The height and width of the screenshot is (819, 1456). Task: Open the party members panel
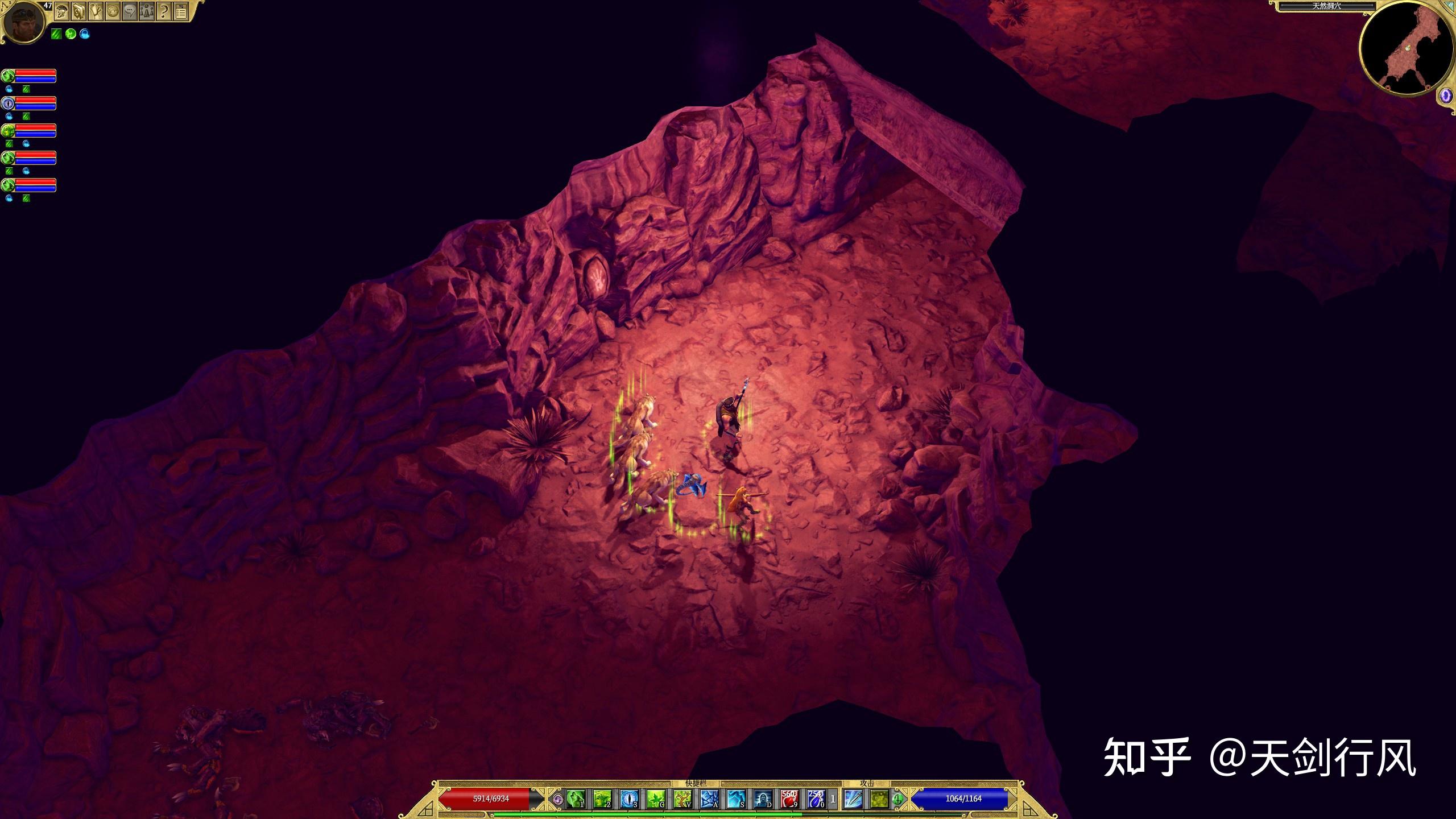(147, 11)
